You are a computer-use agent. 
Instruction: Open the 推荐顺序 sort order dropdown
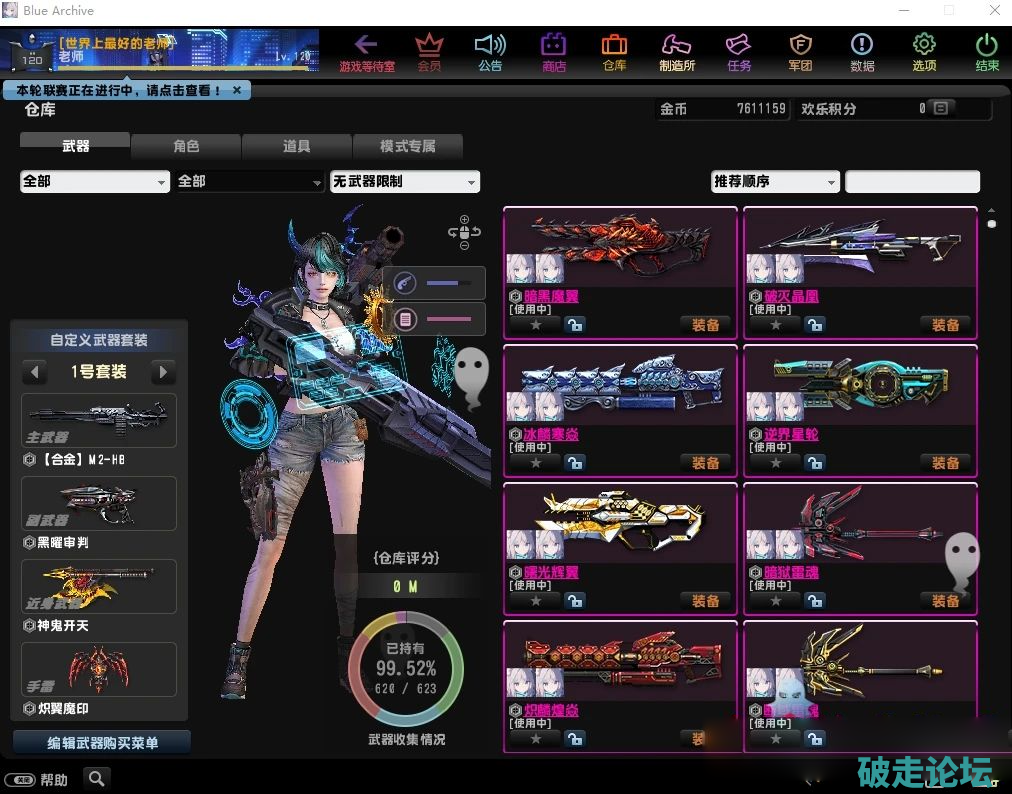click(775, 182)
